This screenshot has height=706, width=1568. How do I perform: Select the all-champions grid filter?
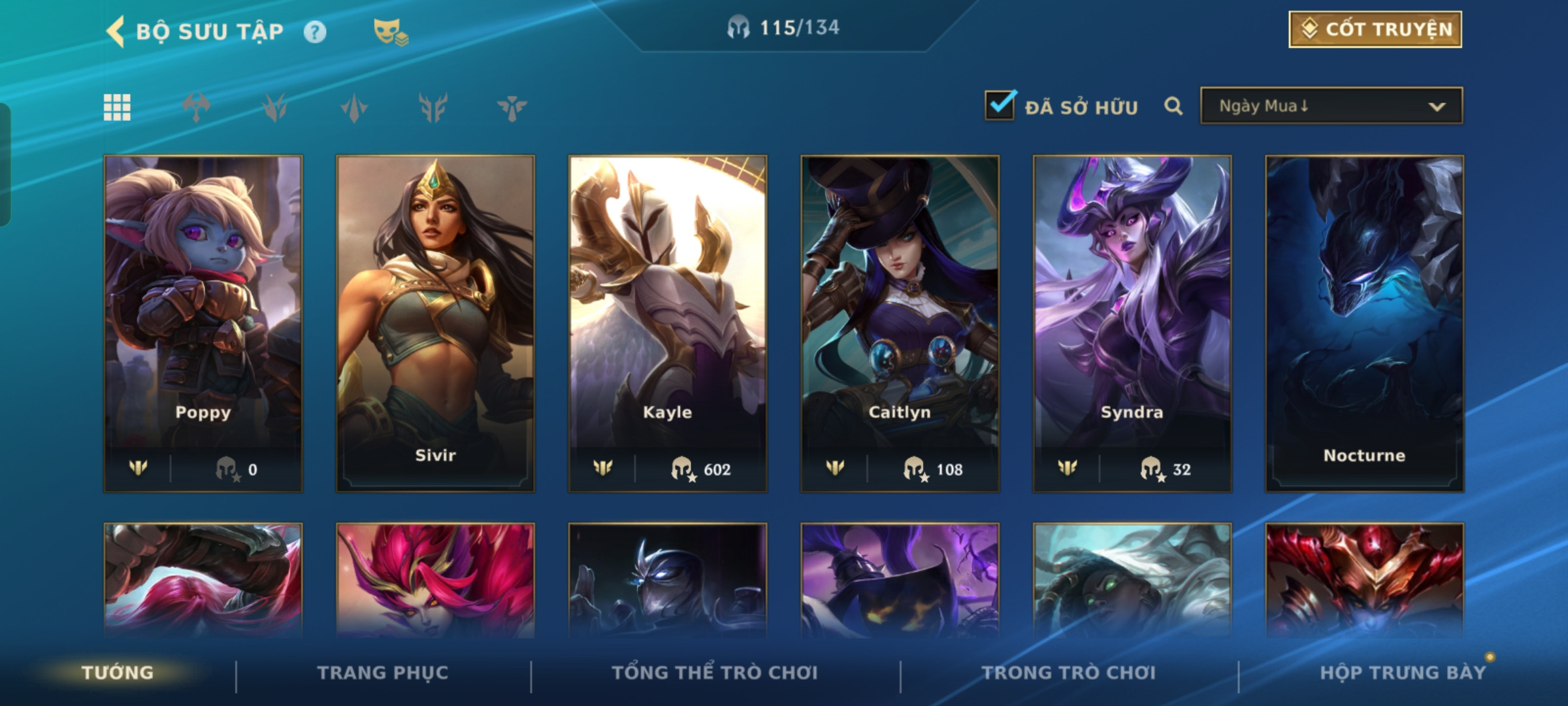tap(117, 107)
